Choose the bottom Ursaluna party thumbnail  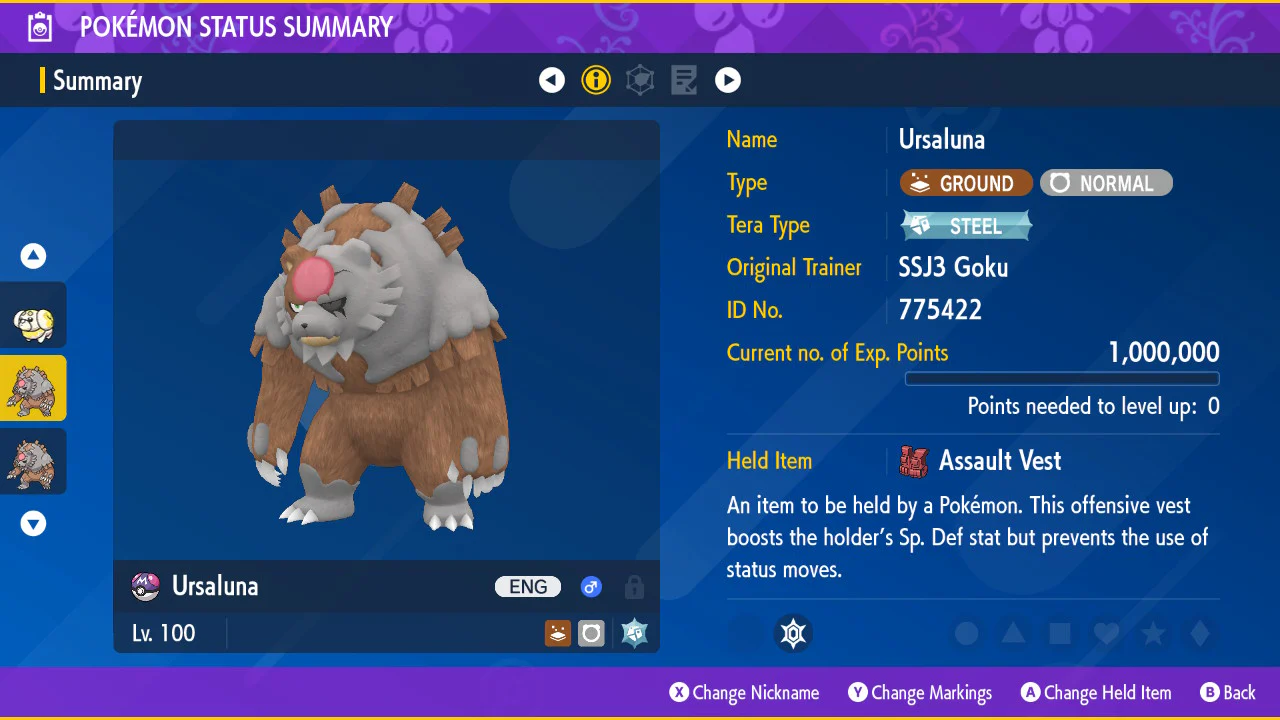click(x=34, y=461)
